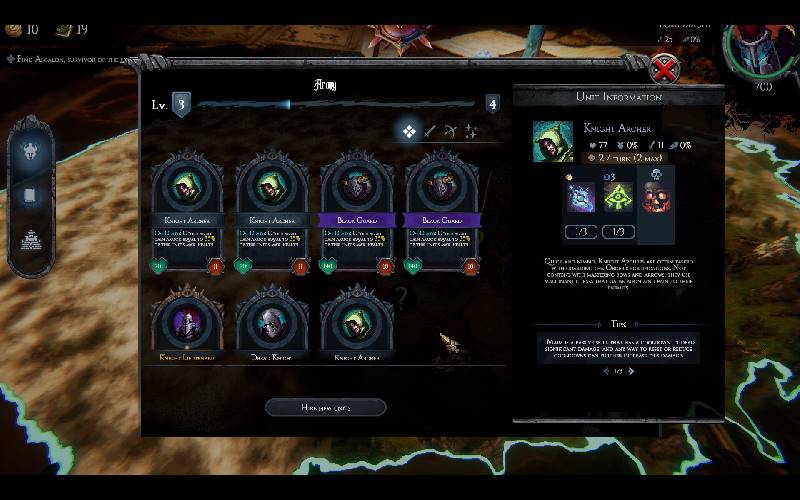The width and height of the screenshot is (800, 500).
Task: Inspect the blue crystal ability icon
Action: pos(582,196)
